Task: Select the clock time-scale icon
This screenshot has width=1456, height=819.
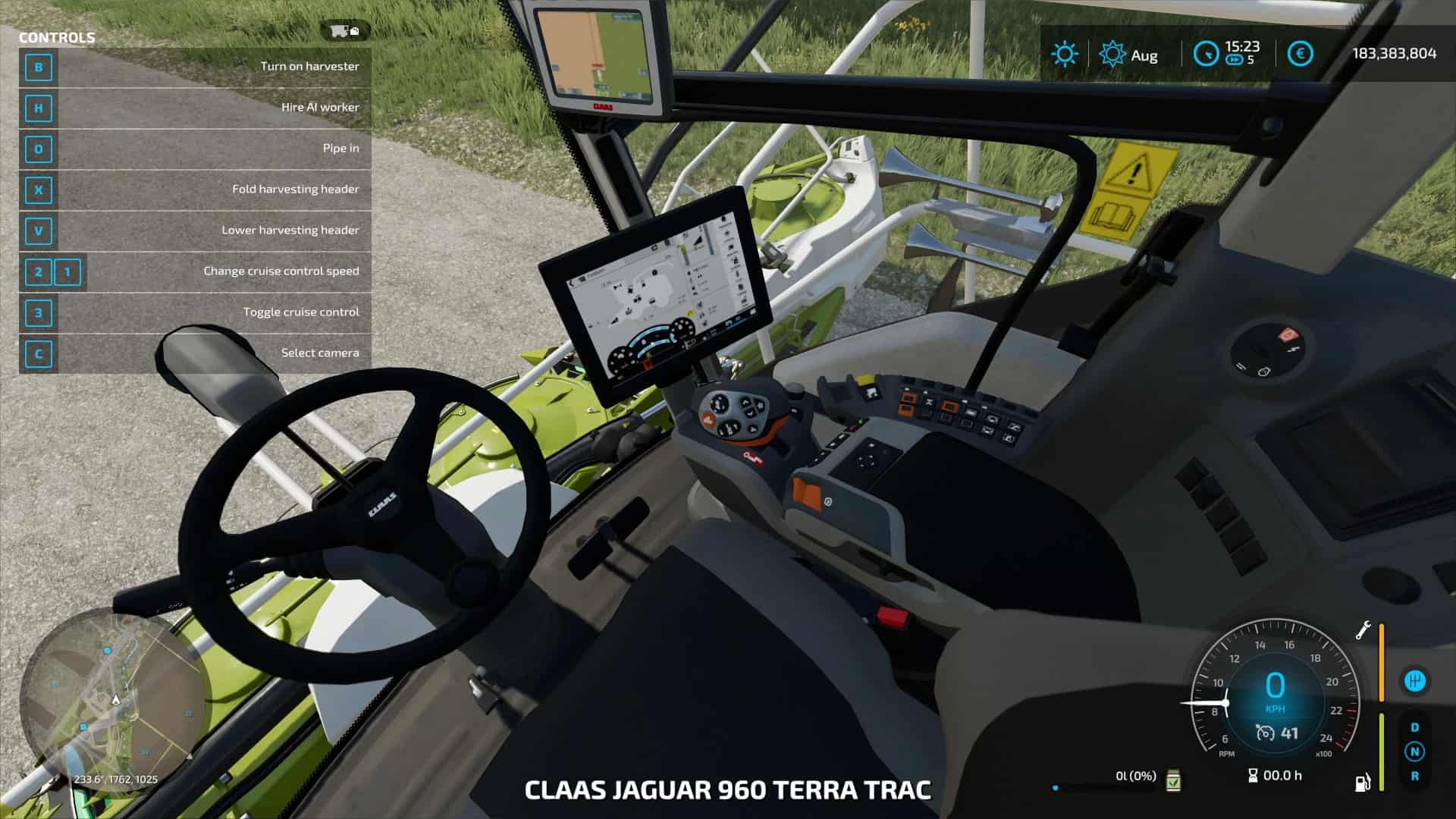Action: click(1206, 54)
